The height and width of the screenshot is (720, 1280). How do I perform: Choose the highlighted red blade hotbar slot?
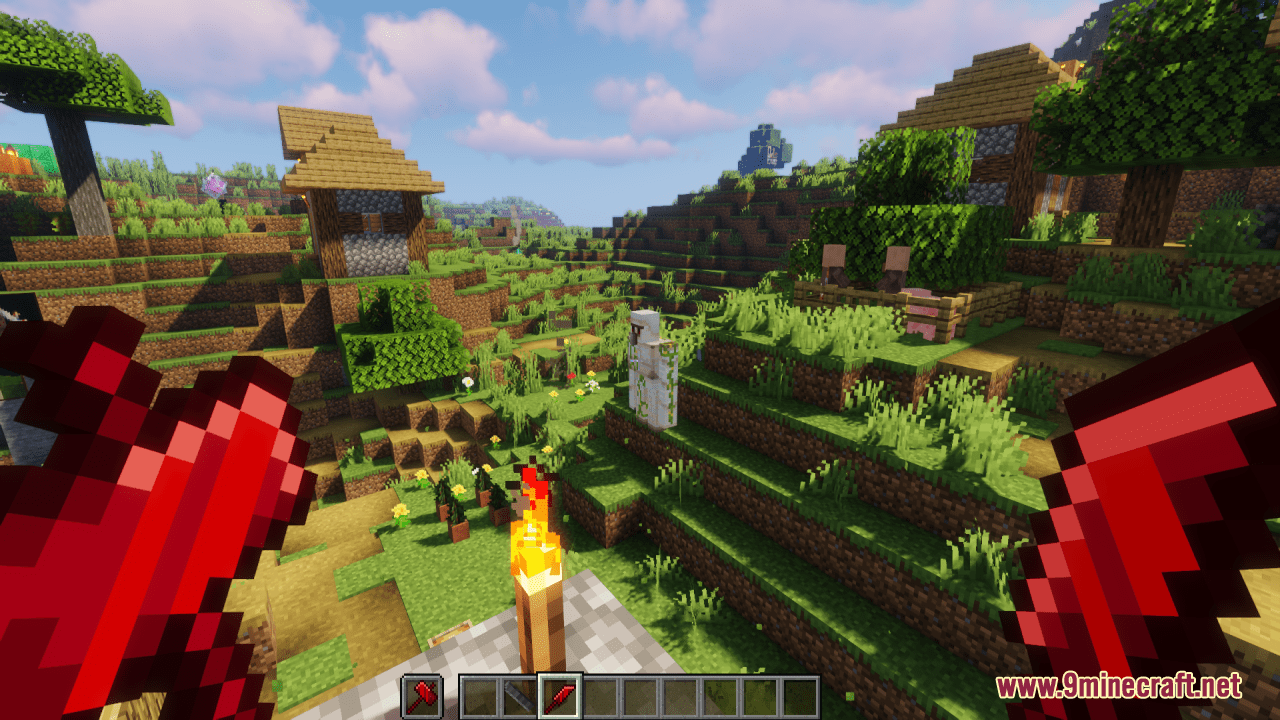(559, 696)
